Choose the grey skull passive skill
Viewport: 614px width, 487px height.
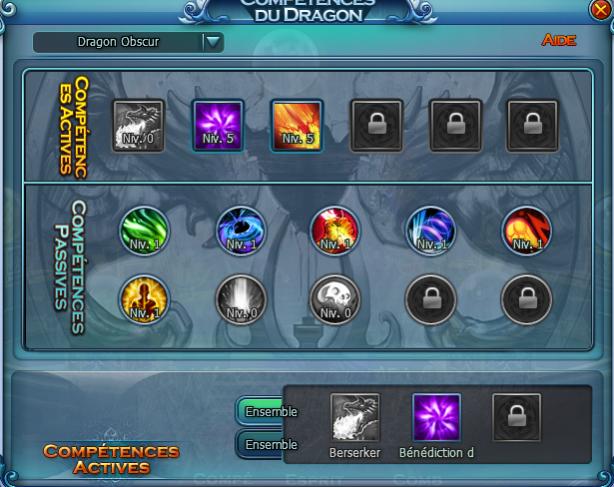coord(335,299)
